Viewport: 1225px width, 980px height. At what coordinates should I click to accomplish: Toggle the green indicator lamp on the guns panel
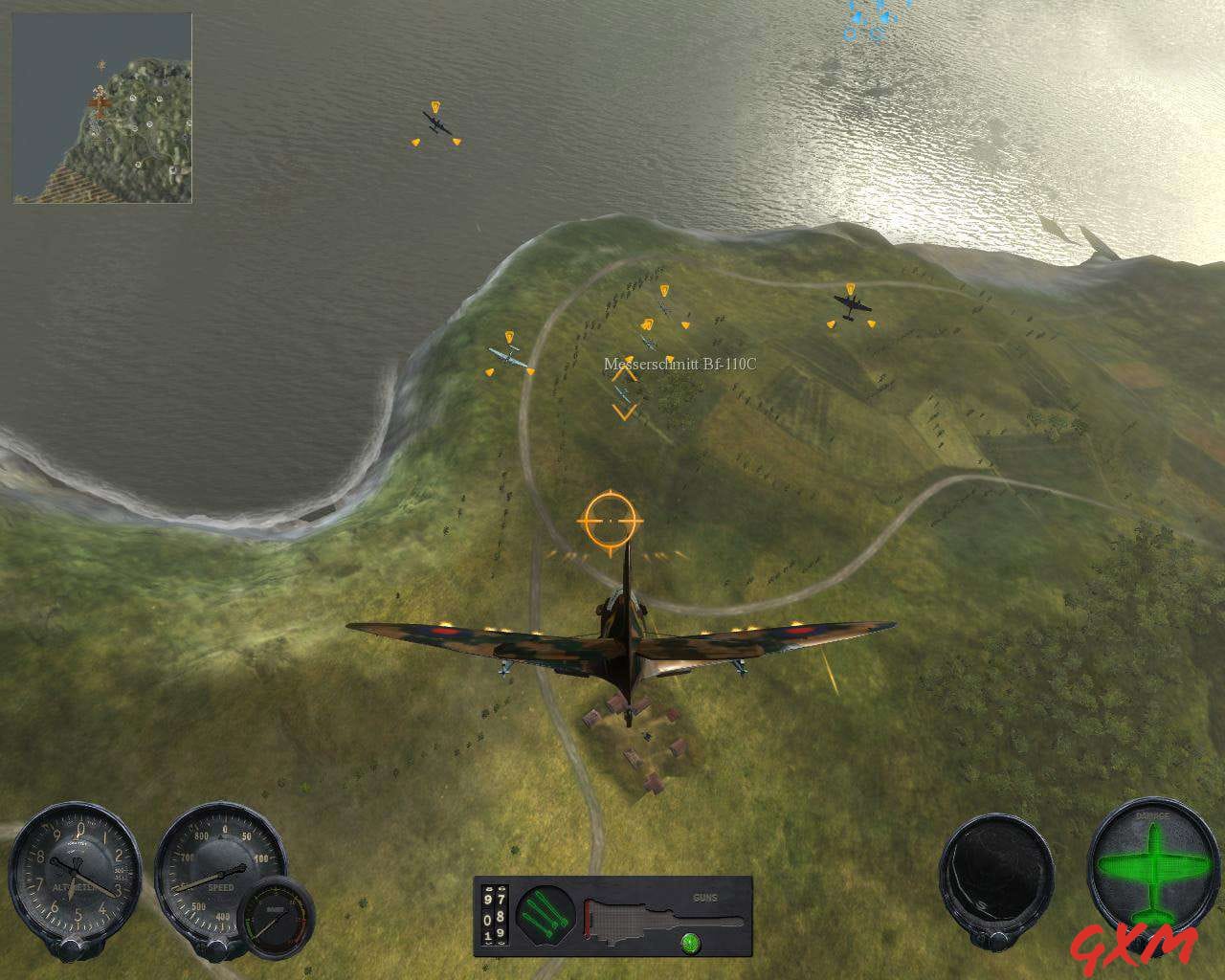pos(691,944)
